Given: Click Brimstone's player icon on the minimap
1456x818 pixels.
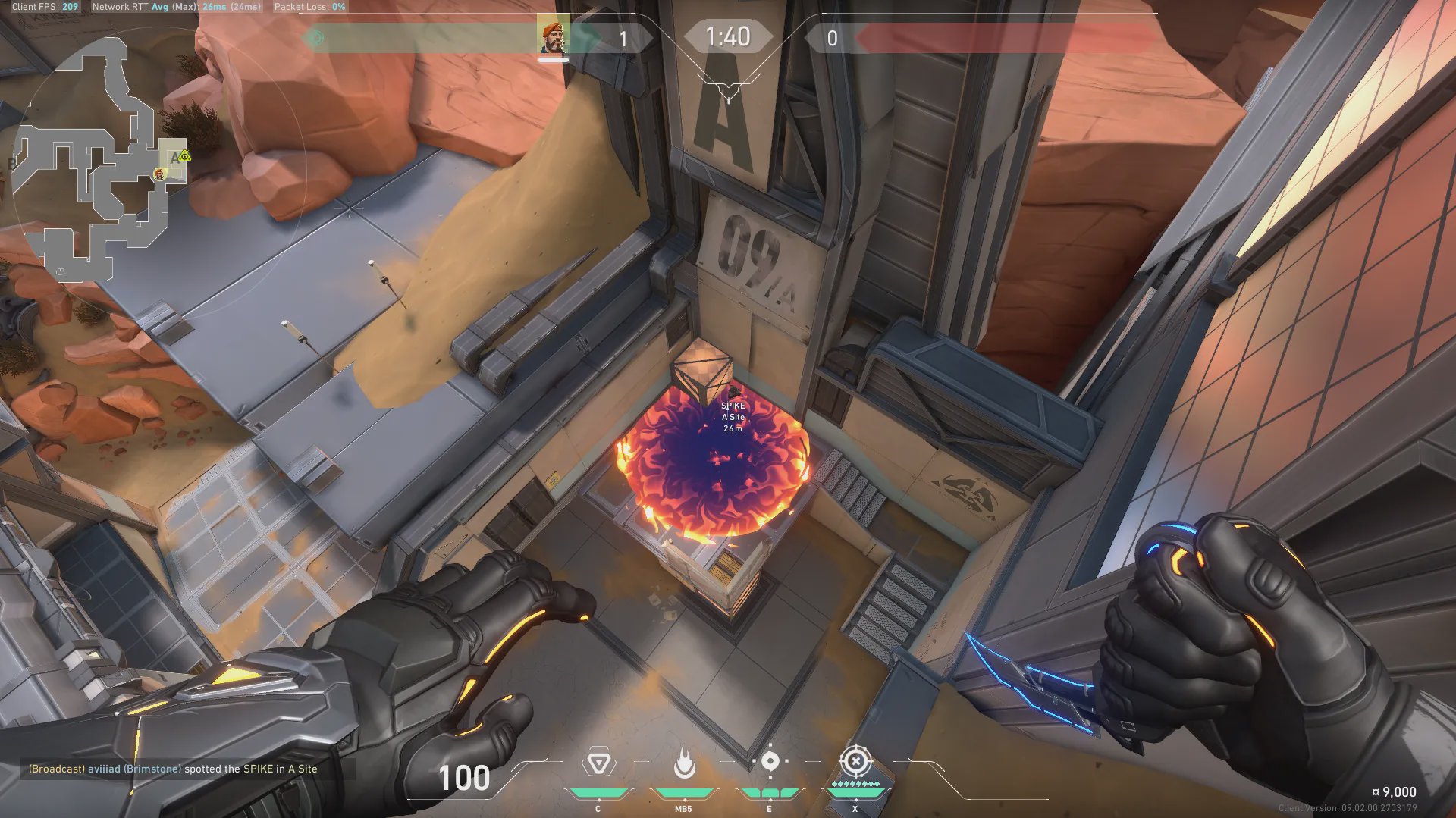Looking at the screenshot, I should tap(159, 174).
